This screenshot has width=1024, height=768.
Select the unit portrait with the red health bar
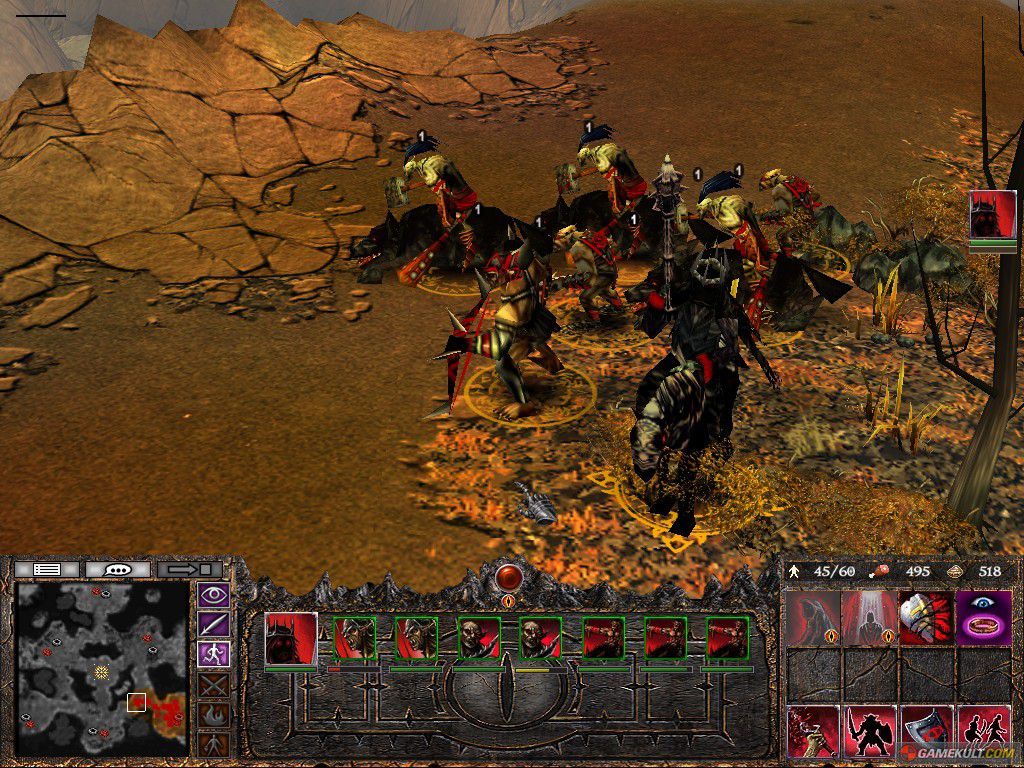[353, 638]
